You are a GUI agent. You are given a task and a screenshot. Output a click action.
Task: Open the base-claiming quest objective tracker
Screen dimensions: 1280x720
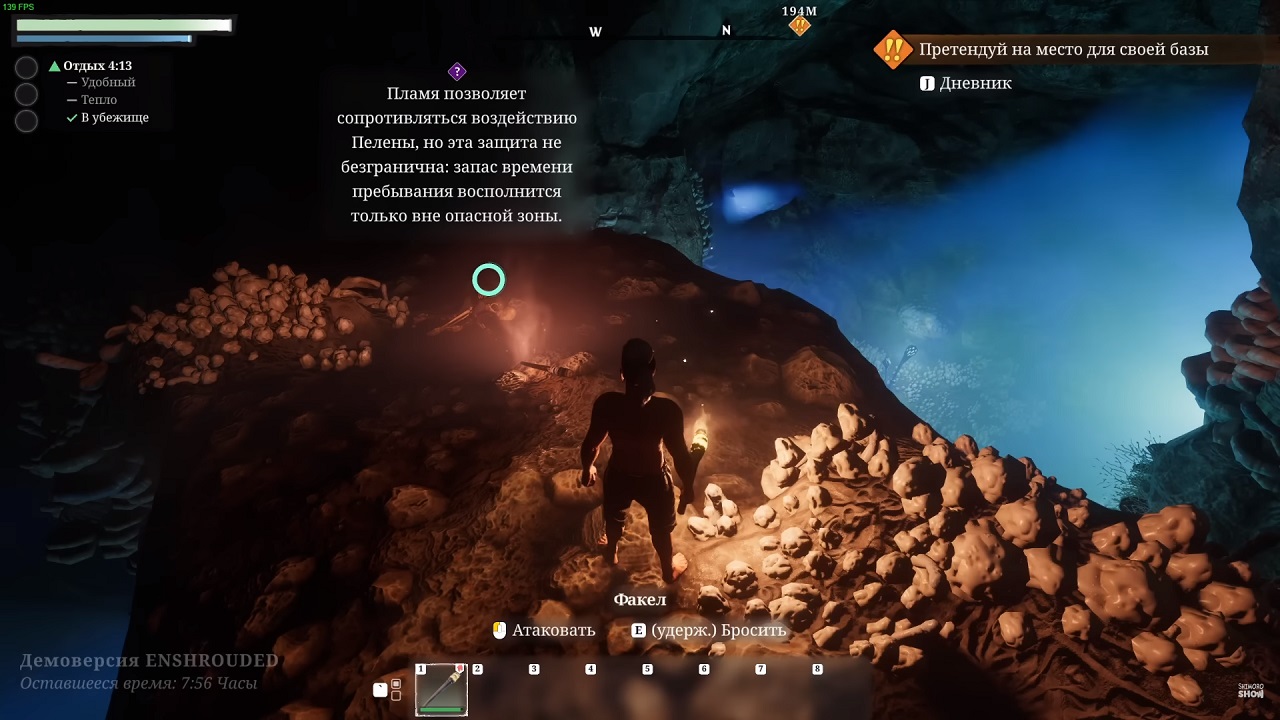(x=1062, y=49)
